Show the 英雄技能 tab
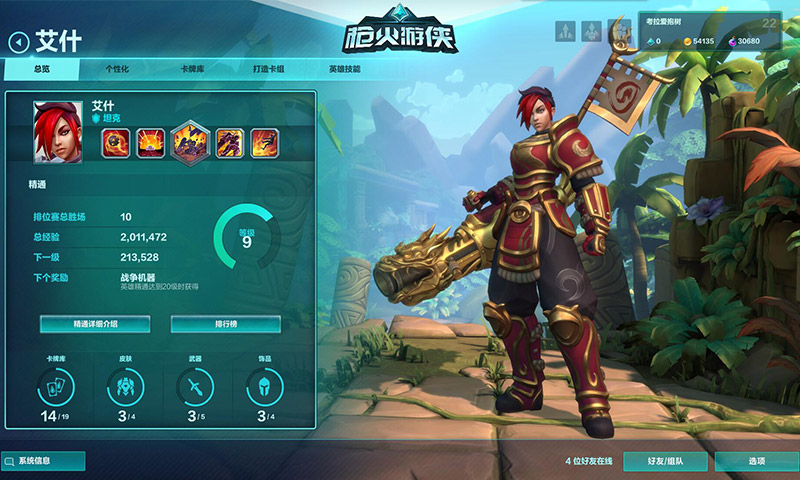This screenshot has height=480, width=800. [344, 69]
